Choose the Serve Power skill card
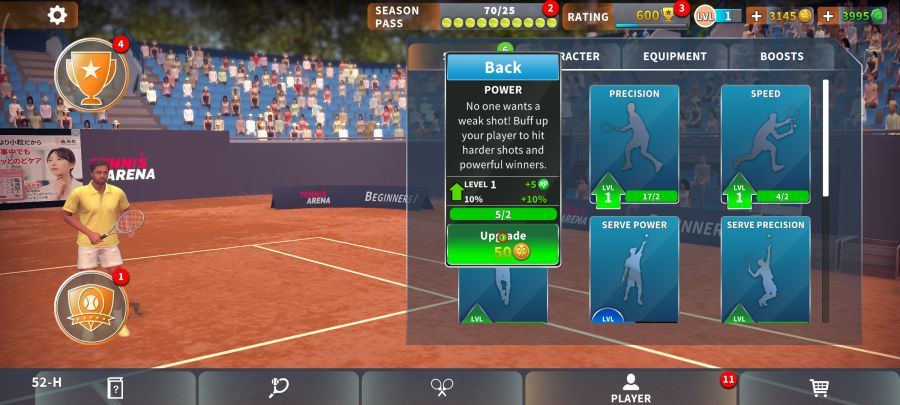 (x=634, y=270)
